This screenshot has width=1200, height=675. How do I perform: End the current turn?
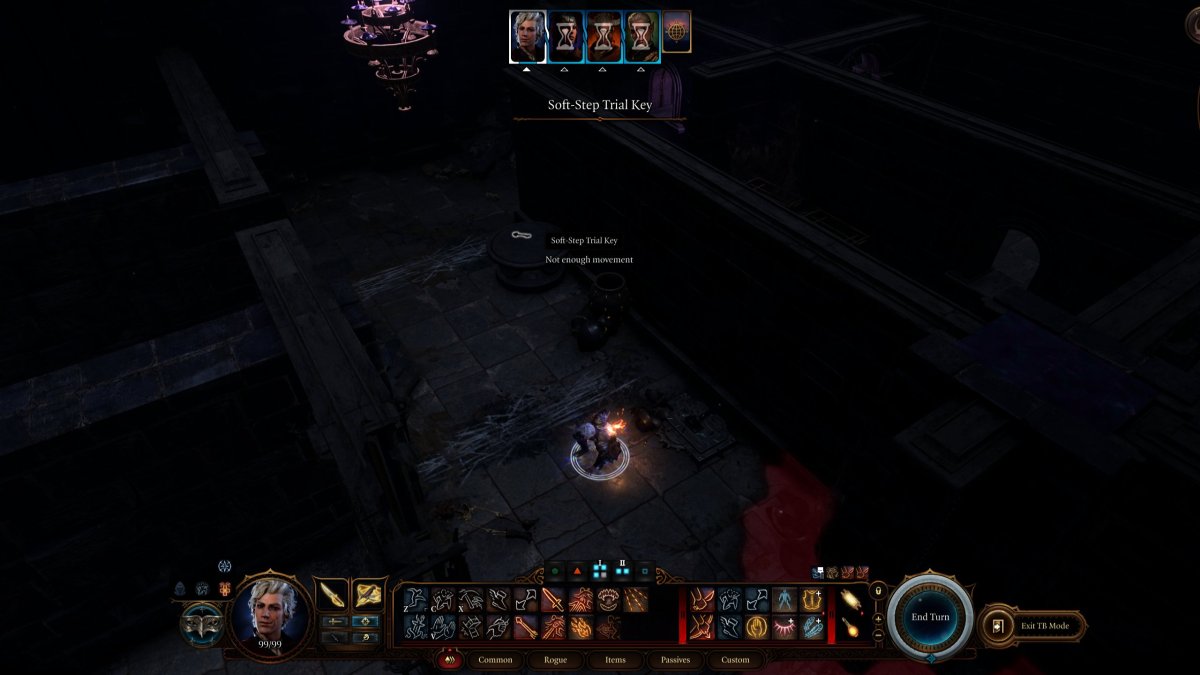(930, 617)
